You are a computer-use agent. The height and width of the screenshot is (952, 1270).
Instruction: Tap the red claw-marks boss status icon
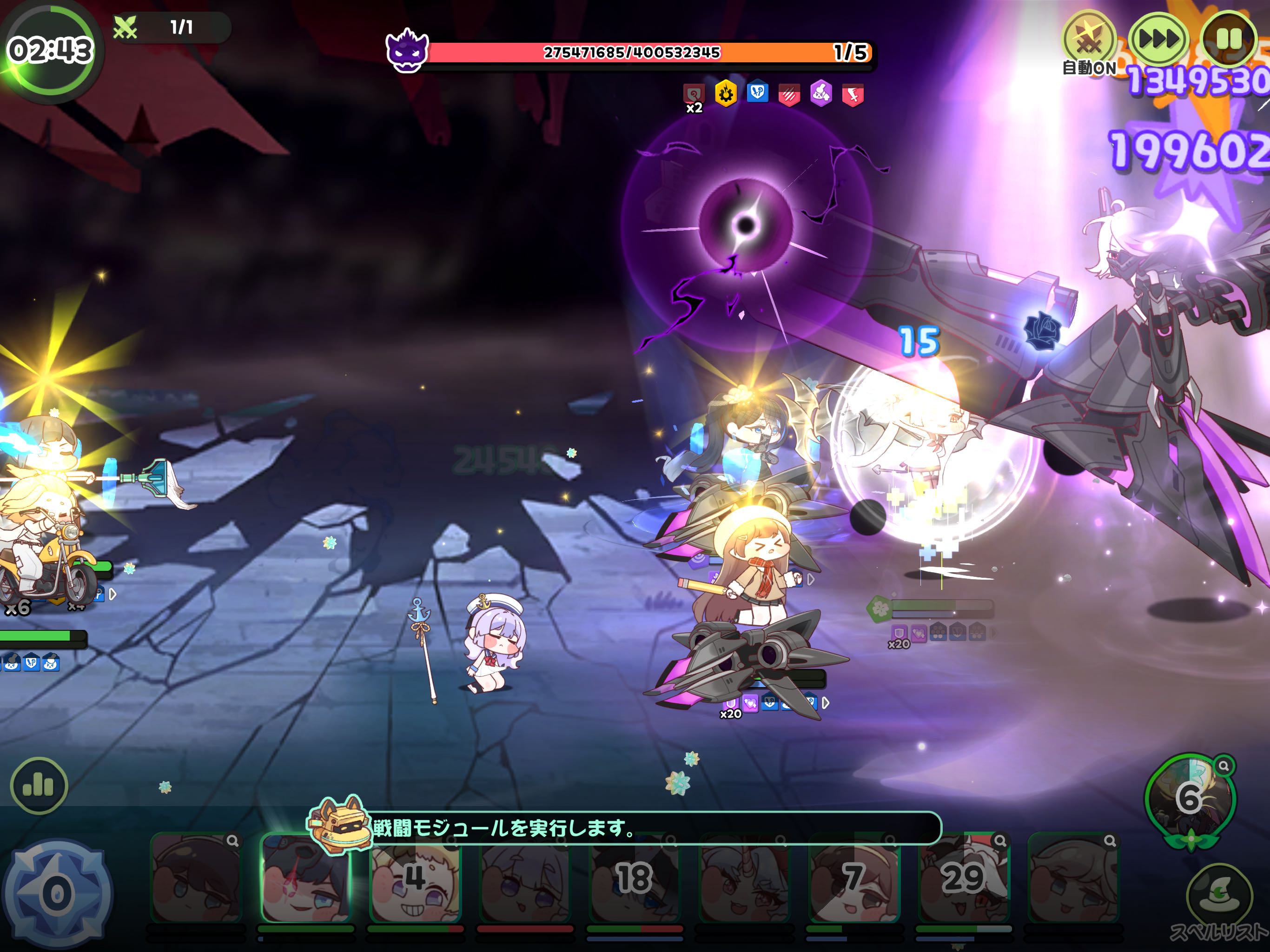tap(789, 95)
